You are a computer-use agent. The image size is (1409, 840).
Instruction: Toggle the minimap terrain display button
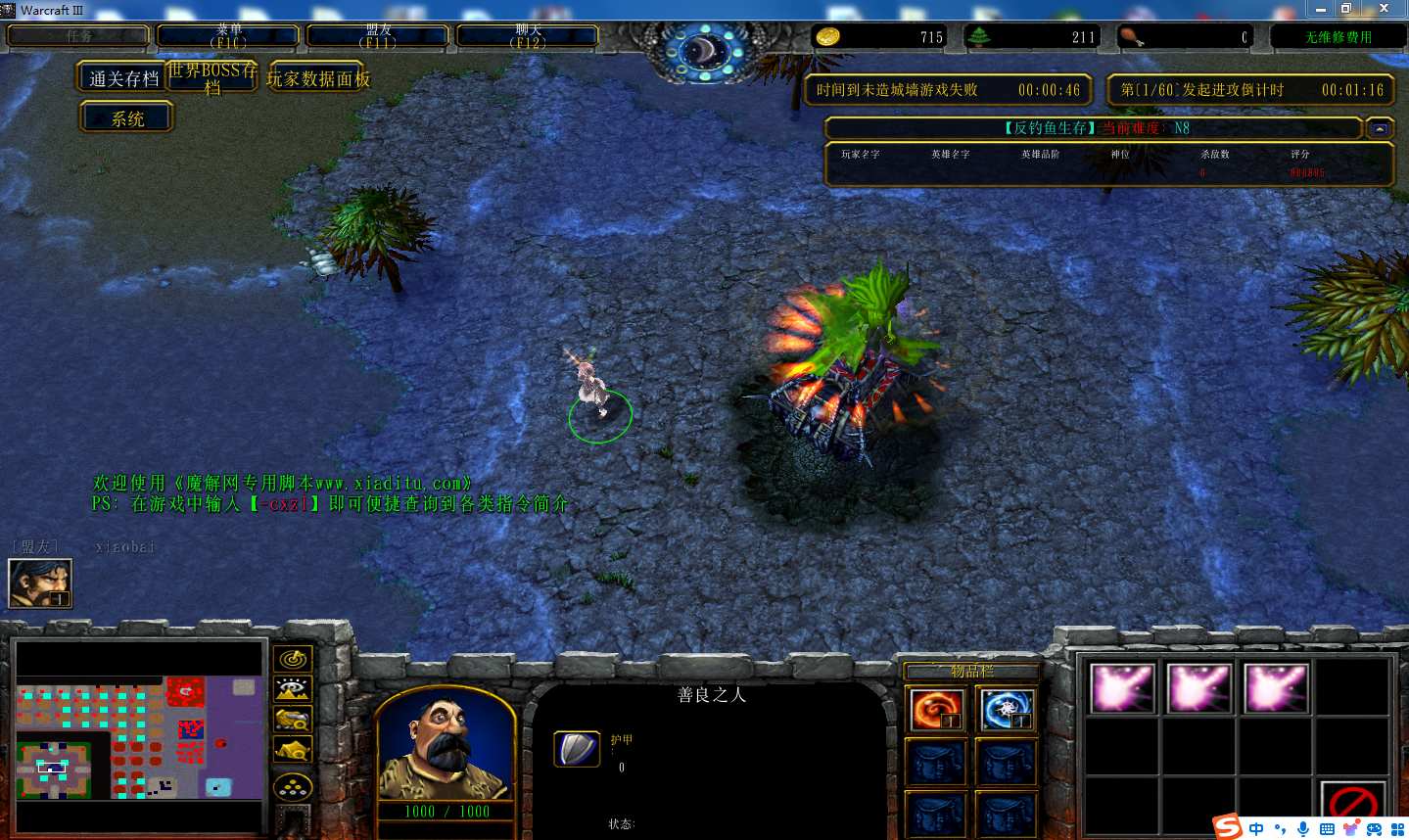click(293, 689)
